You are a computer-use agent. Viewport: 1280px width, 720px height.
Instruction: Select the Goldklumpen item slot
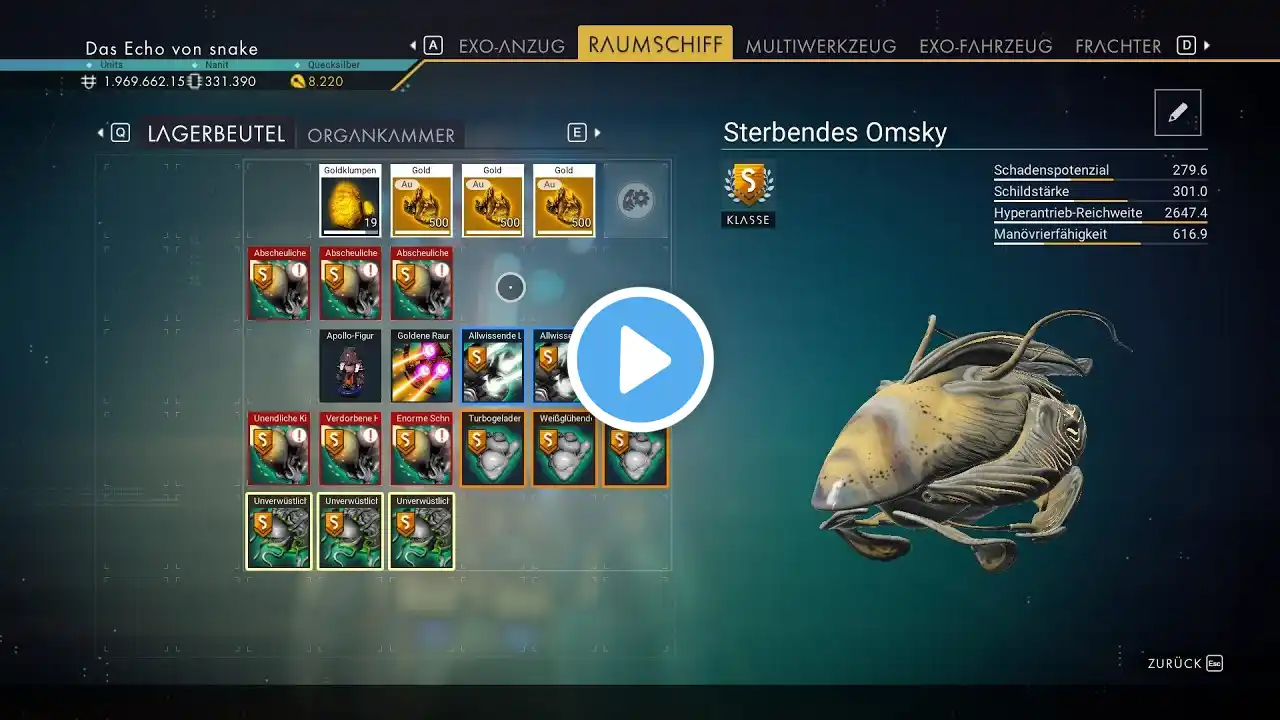tap(350, 201)
